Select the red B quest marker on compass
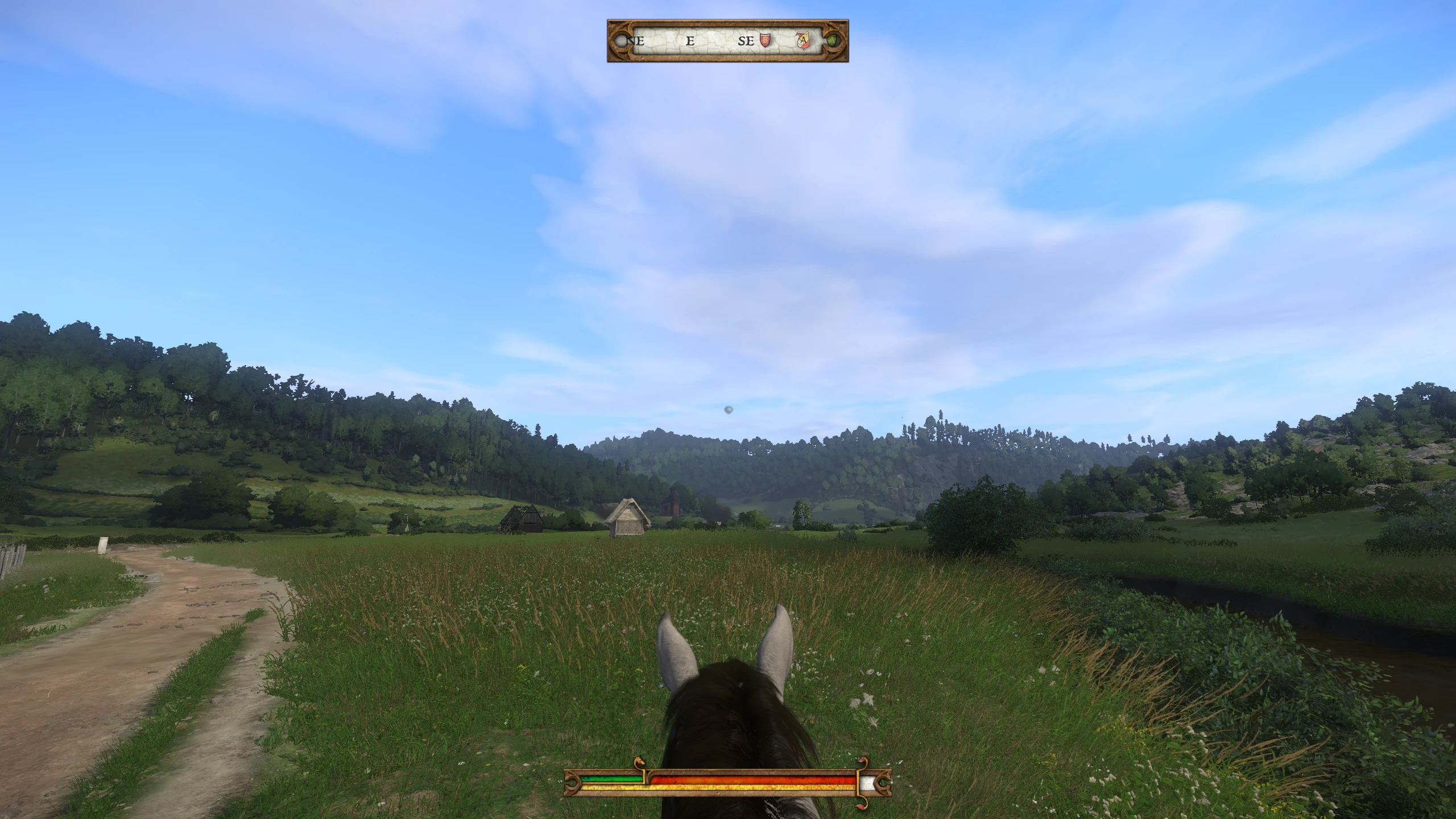 pos(766,40)
